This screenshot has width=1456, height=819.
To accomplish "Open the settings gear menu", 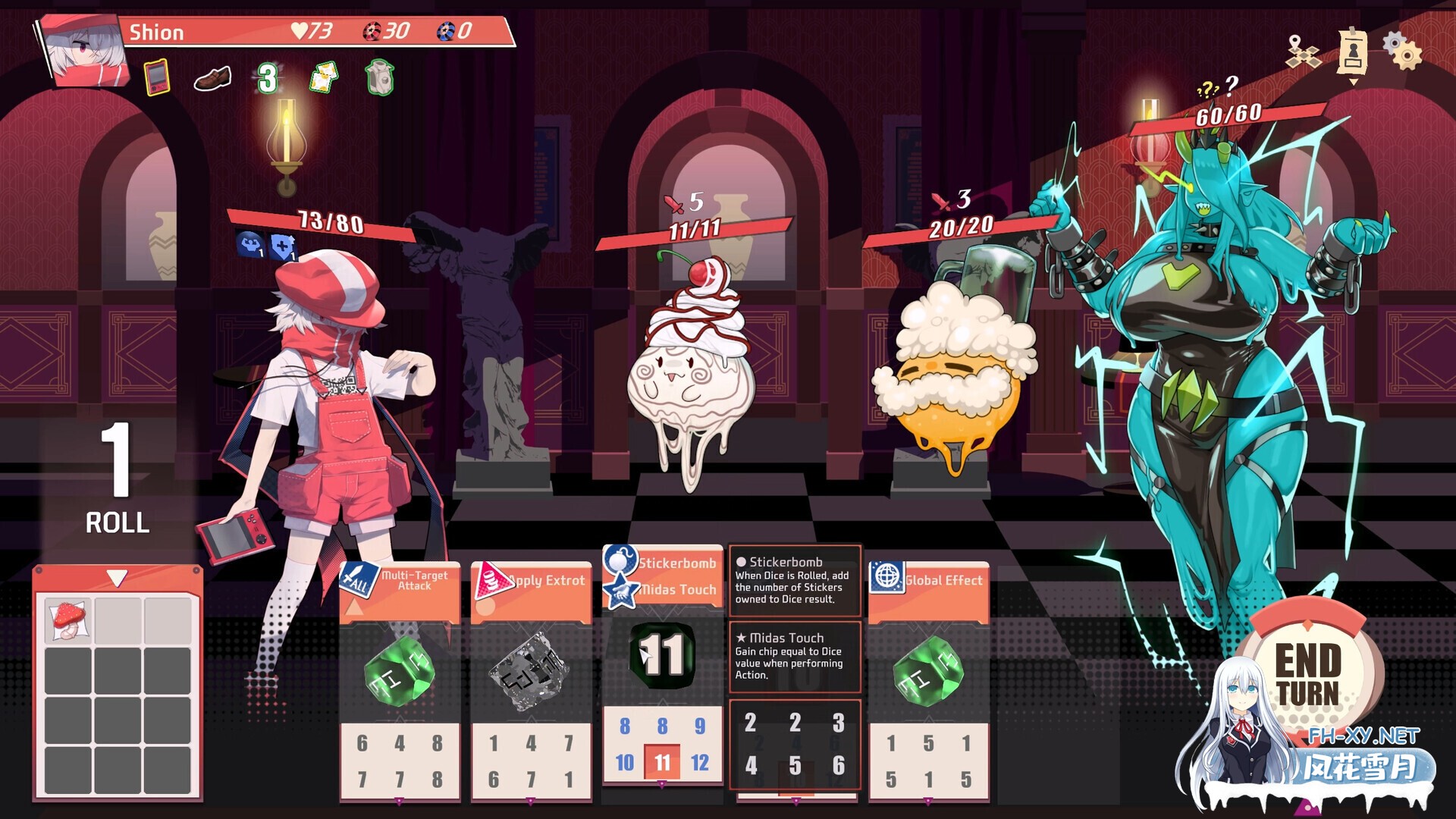I will pyautogui.click(x=1402, y=50).
